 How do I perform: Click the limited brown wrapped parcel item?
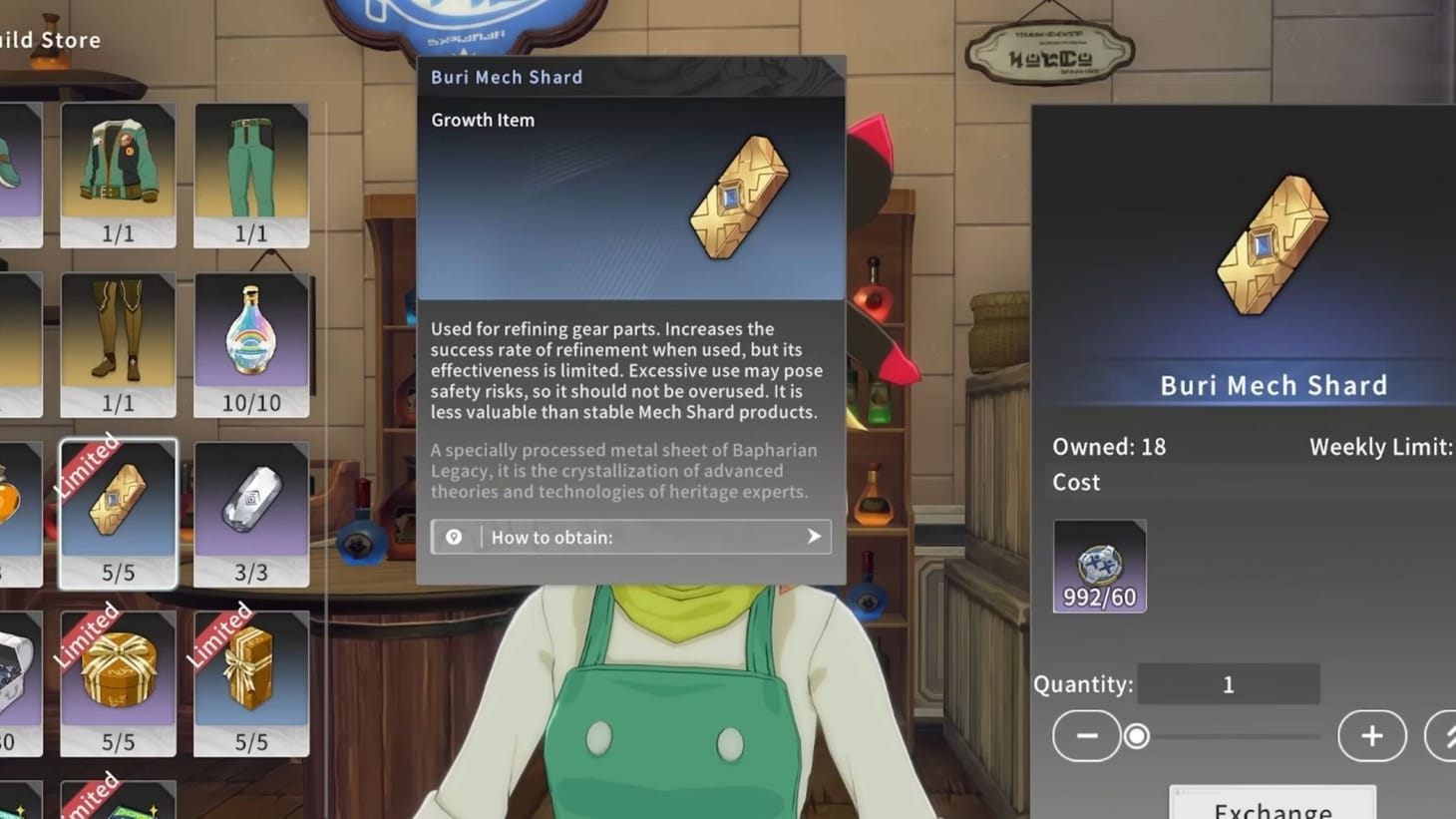(251, 678)
